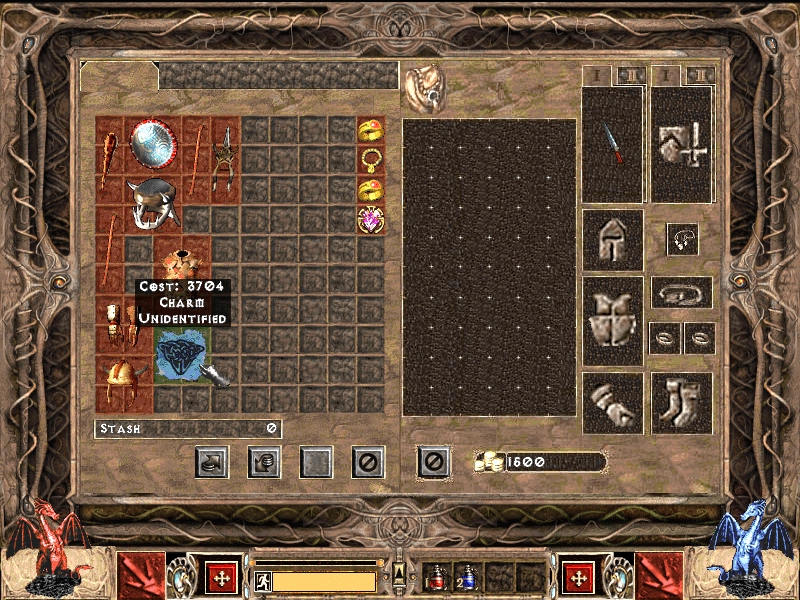Toggle the run/walk button
This screenshot has height=600, width=800.
[x=265, y=581]
